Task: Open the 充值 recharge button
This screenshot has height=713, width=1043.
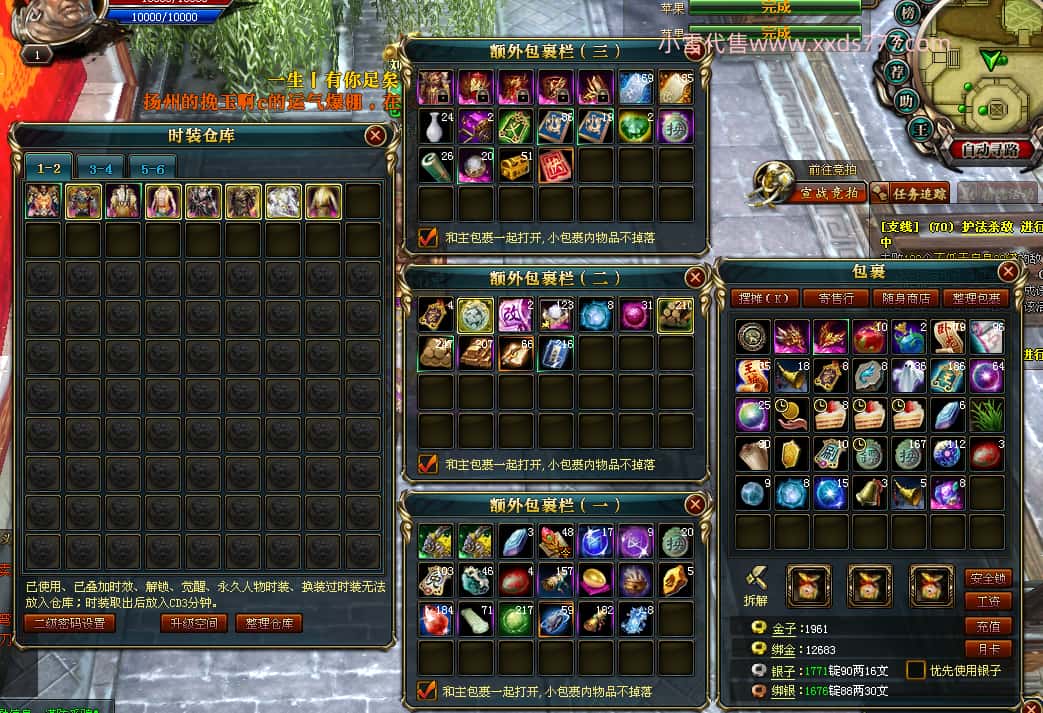Action: (988, 626)
